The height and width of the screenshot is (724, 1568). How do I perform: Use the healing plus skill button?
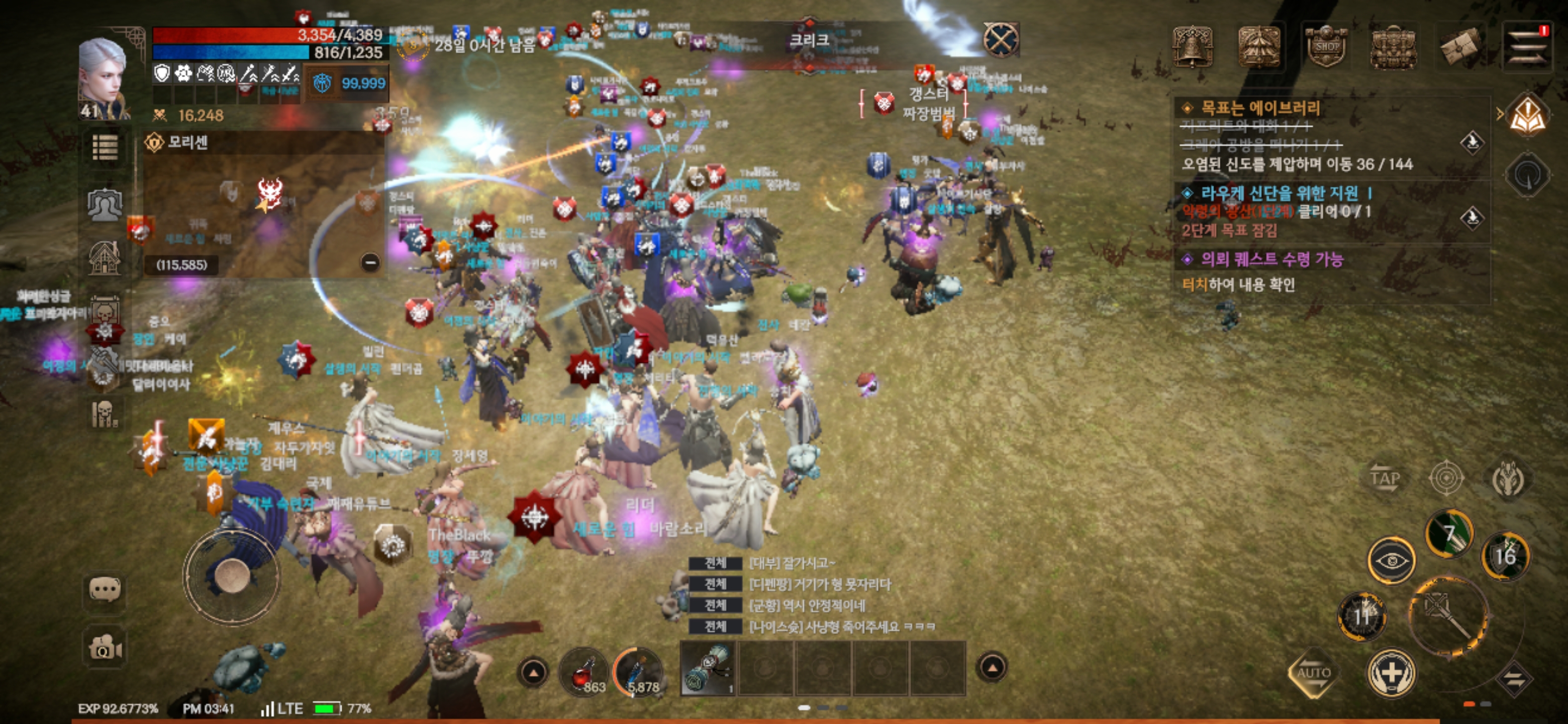click(x=1391, y=673)
